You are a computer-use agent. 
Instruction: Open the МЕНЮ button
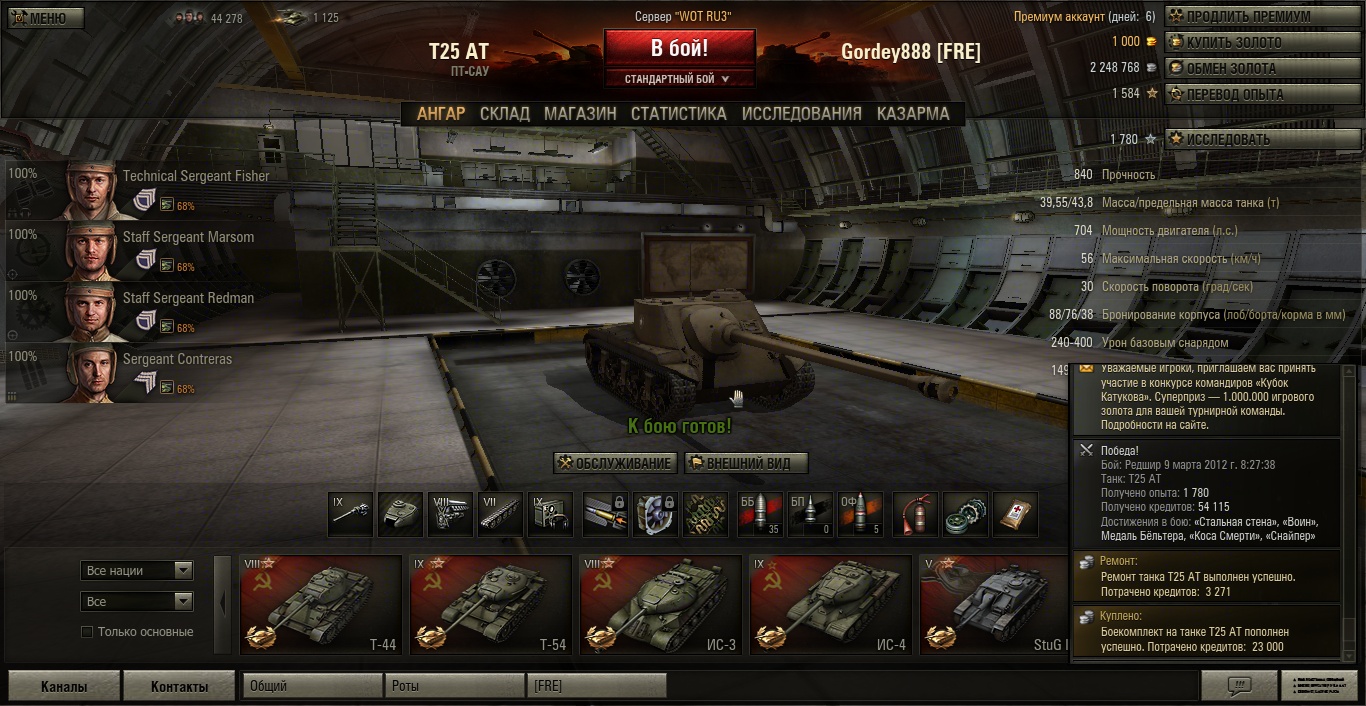click(46, 18)
